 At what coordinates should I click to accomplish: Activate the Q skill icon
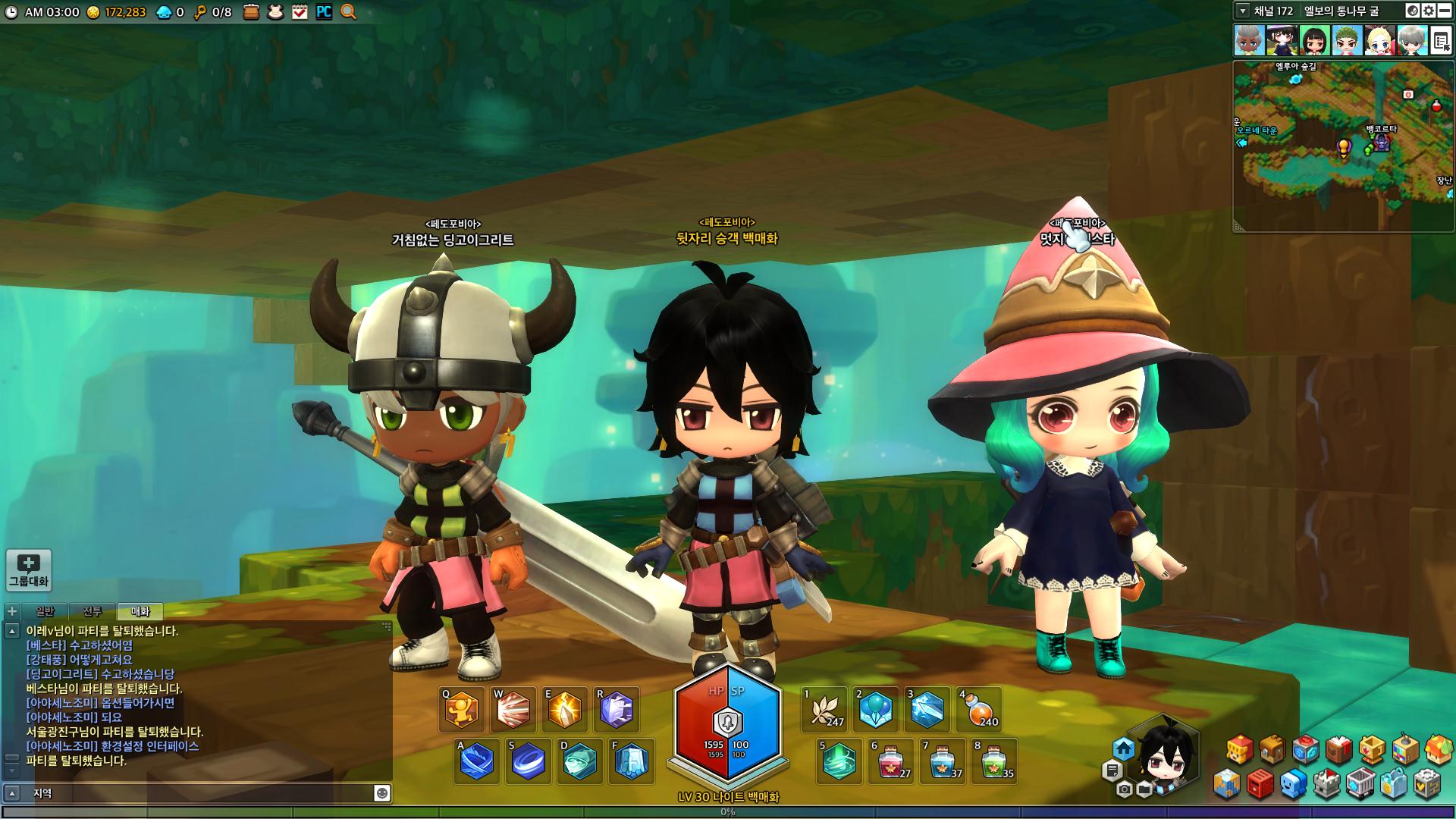462,710
